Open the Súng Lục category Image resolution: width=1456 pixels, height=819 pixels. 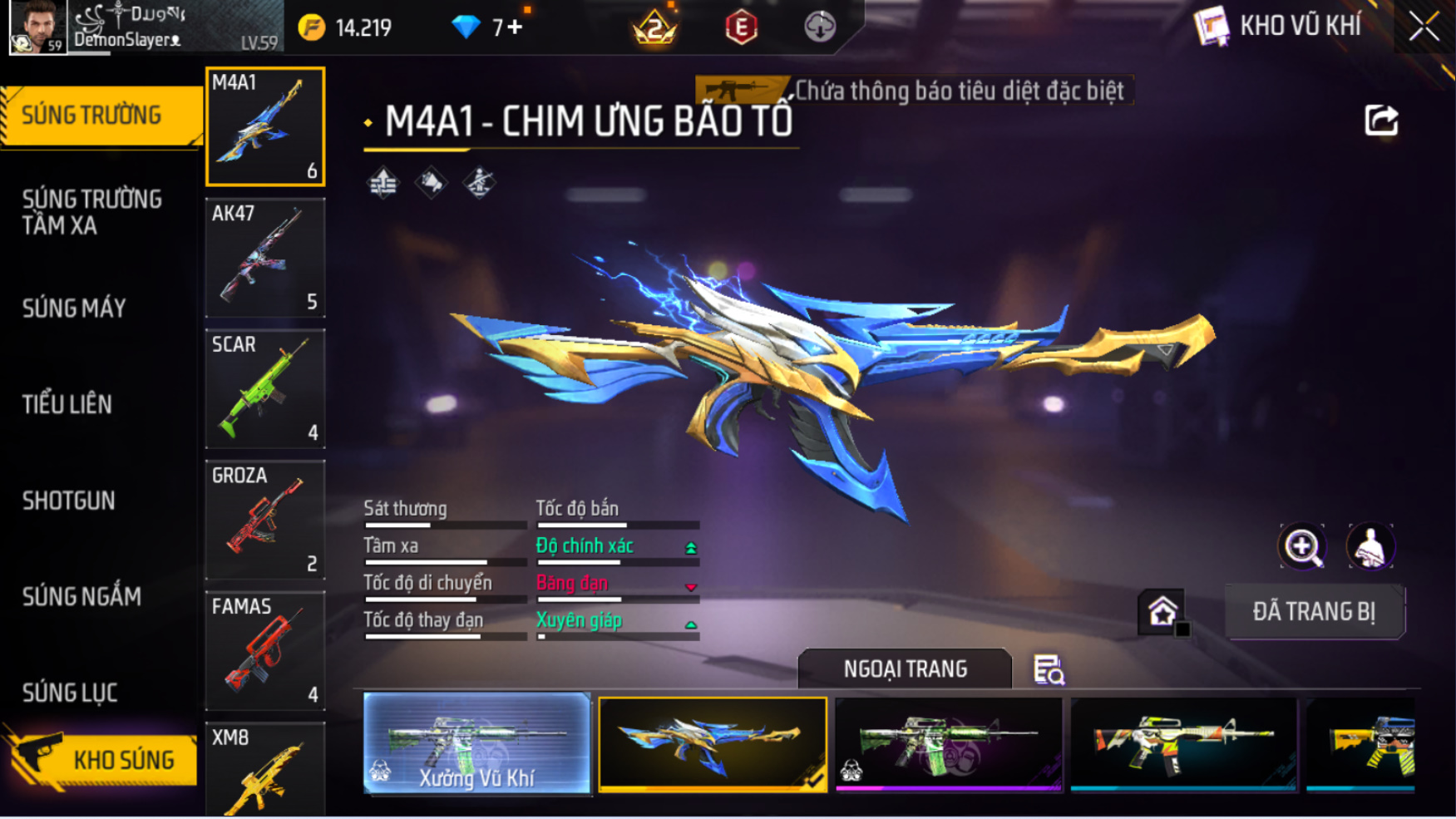(70, 693)
